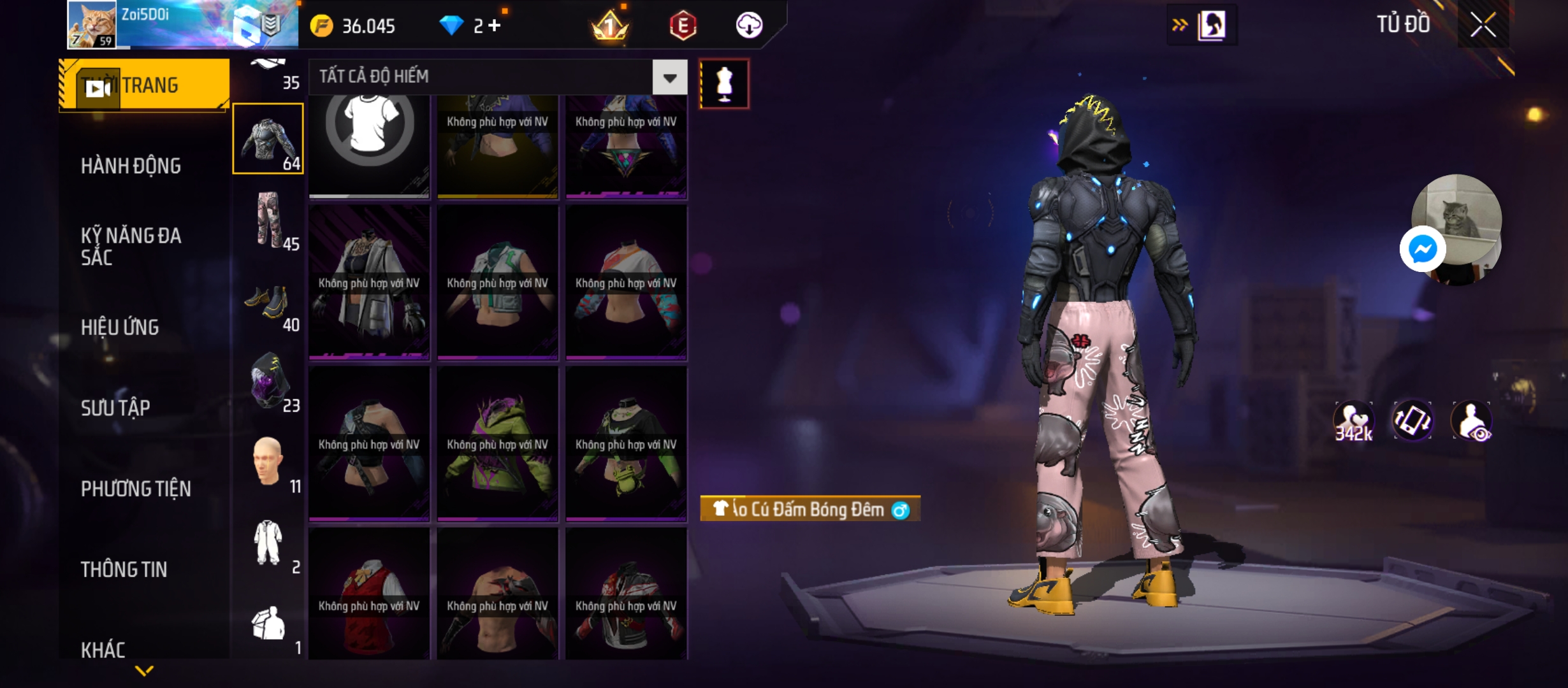The width and height of the screenshot is (1568, 688).
Task: Choose the shoes category with 40 items
Action: tap(269, 303)
